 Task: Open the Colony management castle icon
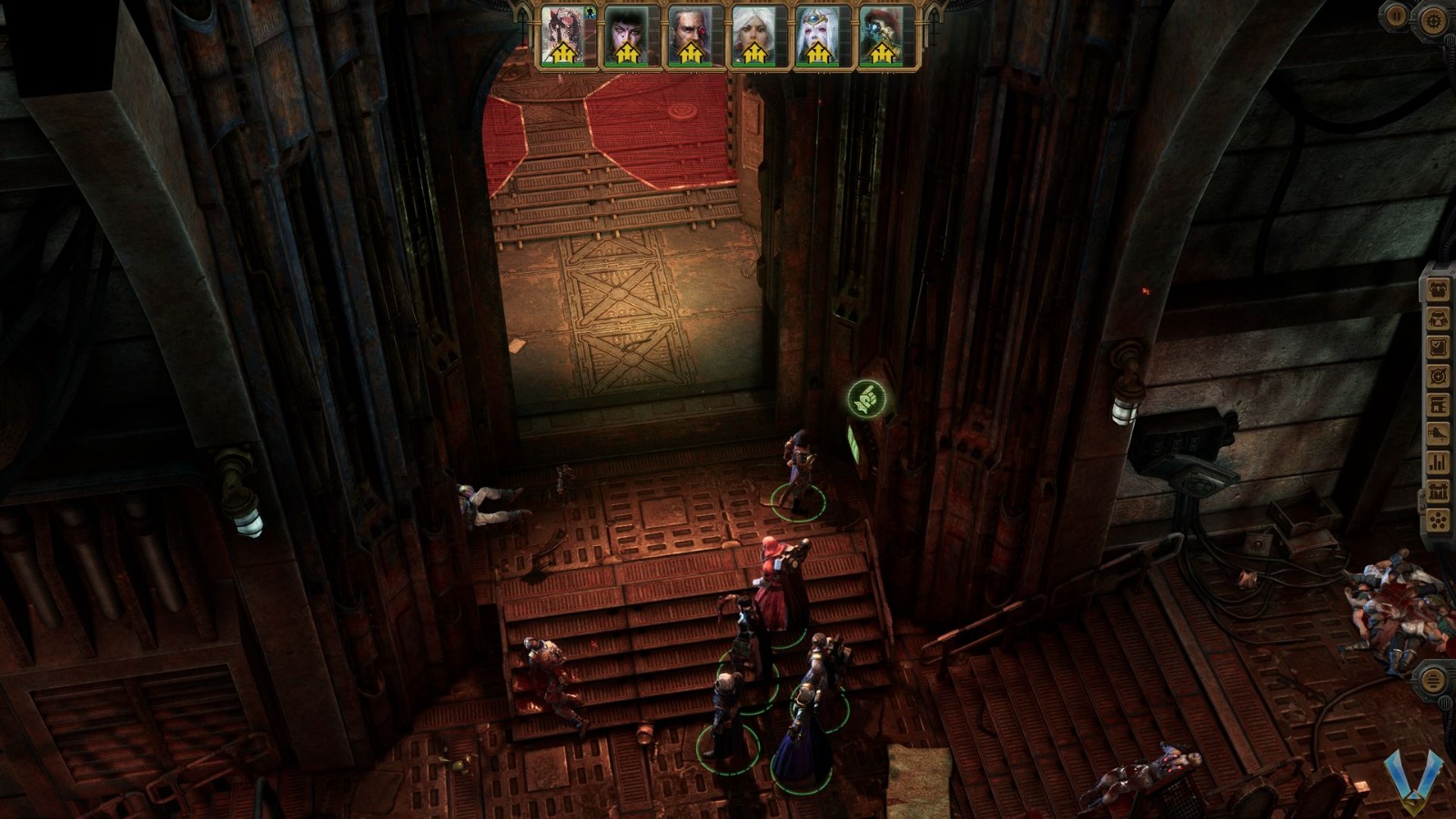(x=1438, y=490)
